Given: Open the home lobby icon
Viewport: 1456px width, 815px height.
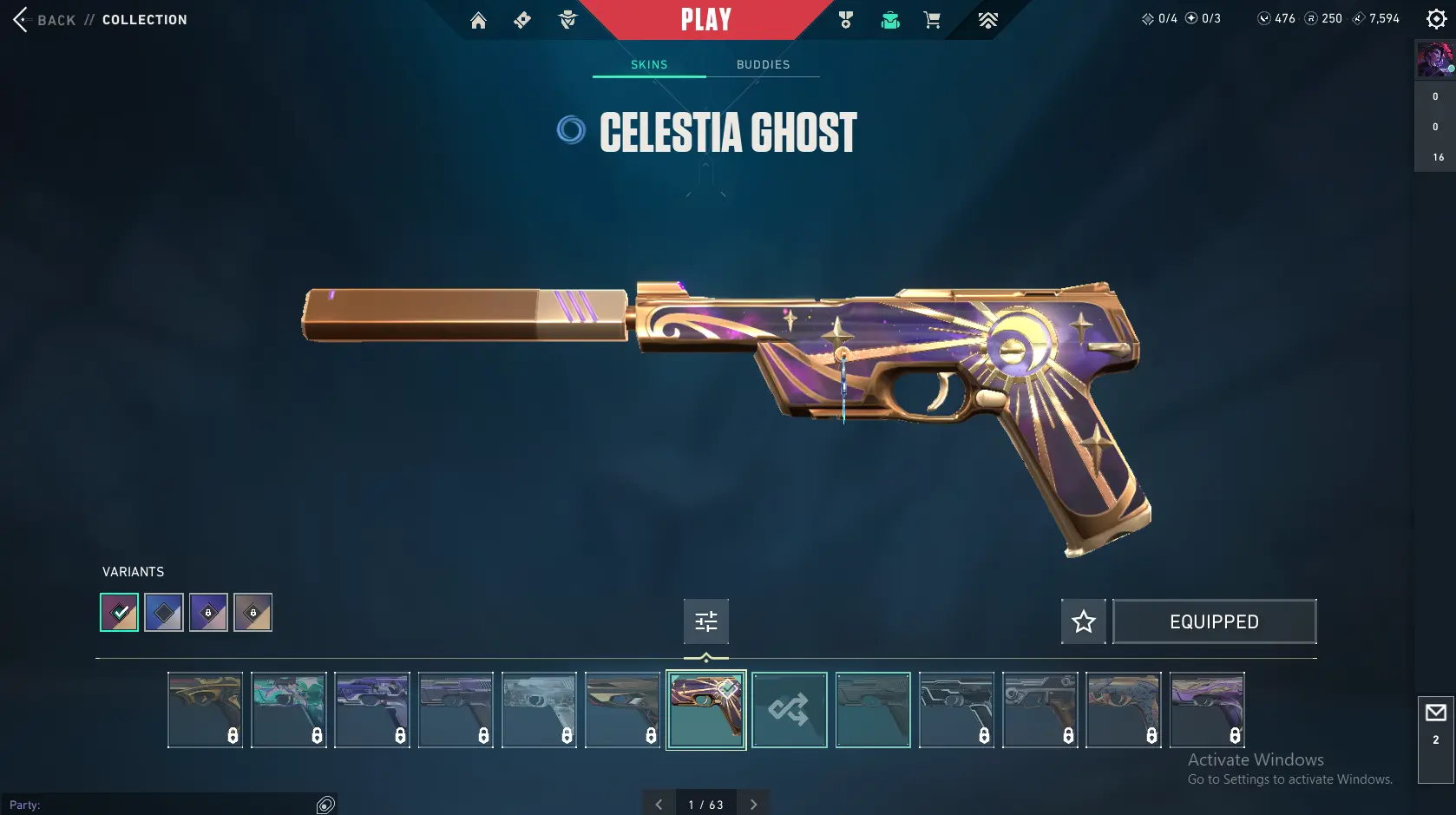Looking at the screenshot, I should pyautogui.click(x=478, y=20).
